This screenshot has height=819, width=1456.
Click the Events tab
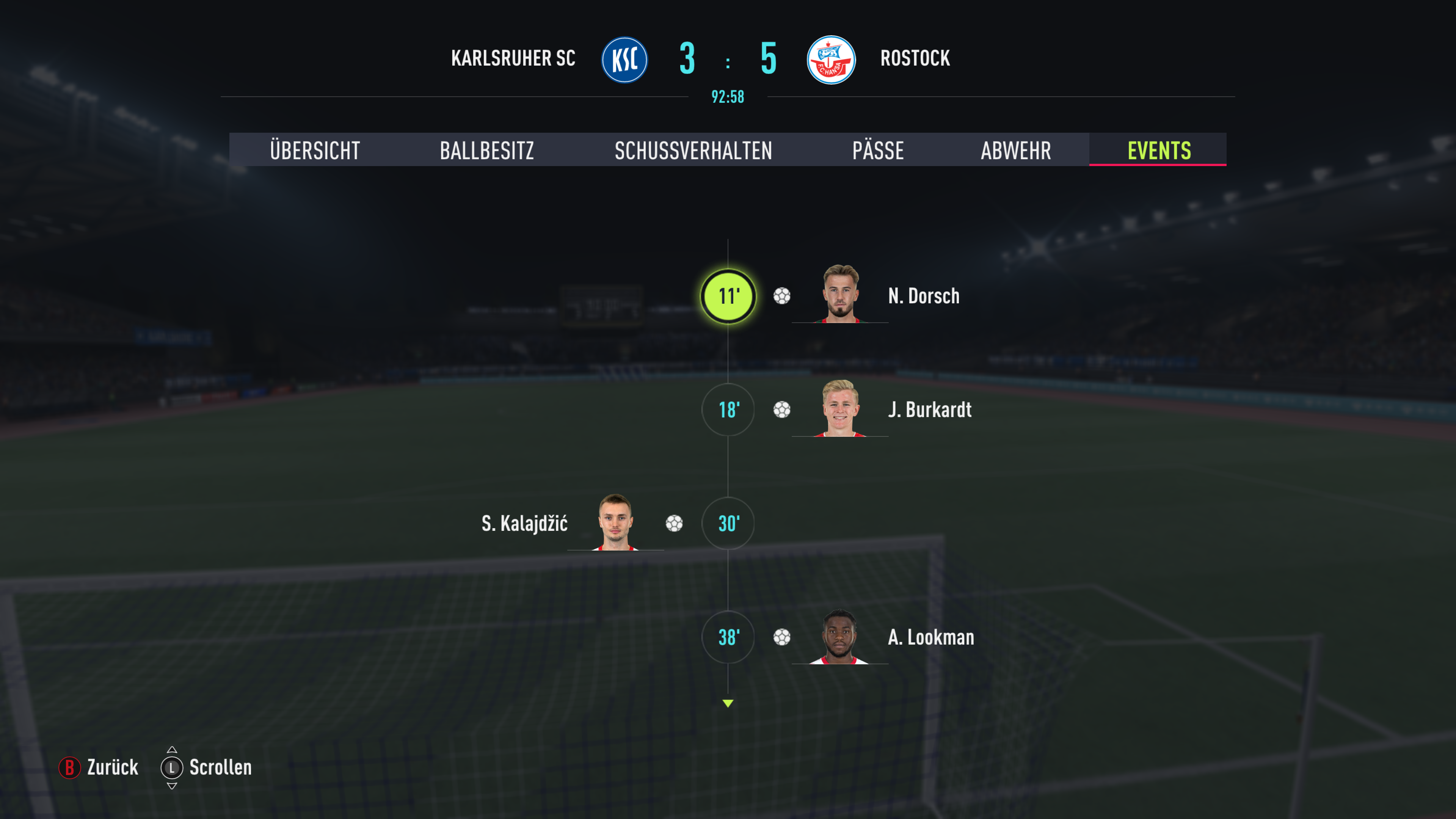coord(1159,151)
